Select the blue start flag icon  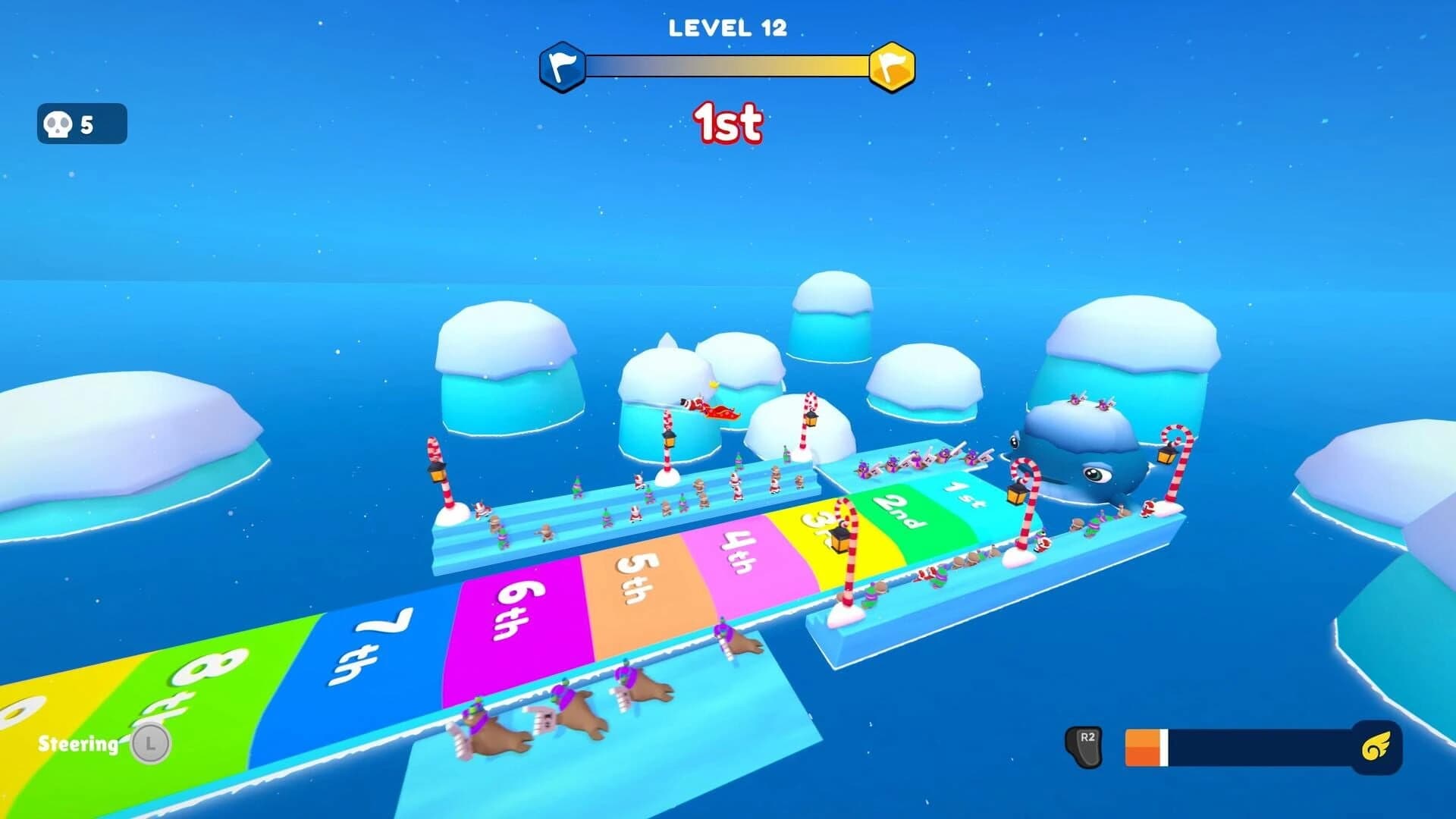pyautogui.click(x=563, y=65)
